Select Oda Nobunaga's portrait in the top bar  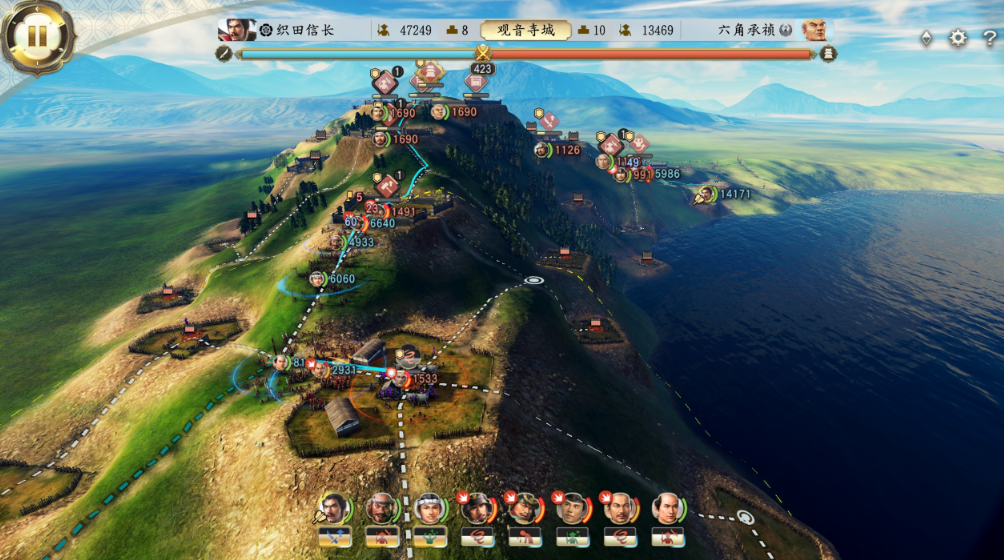point(237,30)
